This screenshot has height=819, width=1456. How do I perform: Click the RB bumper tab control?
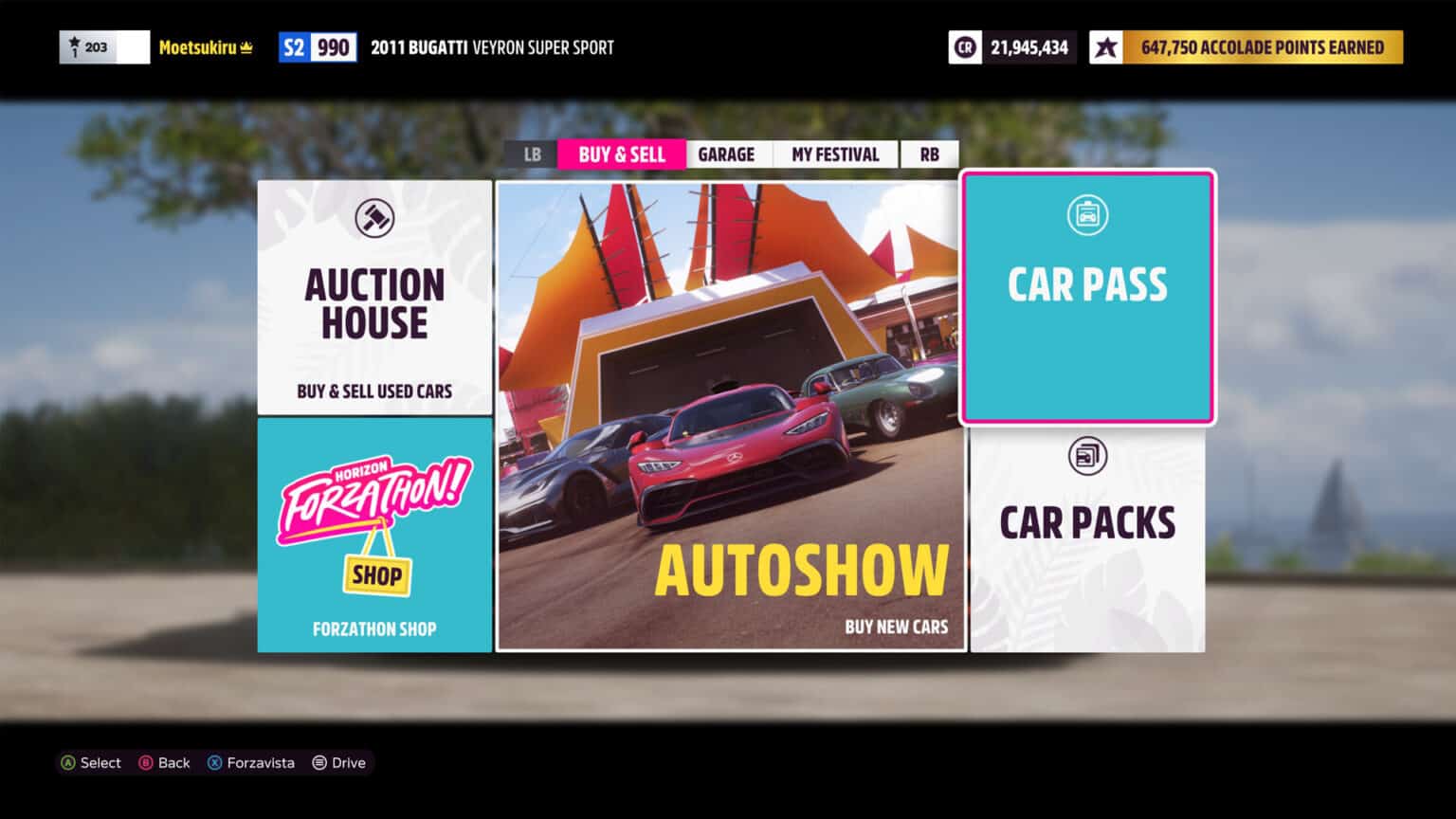point(928,154)
